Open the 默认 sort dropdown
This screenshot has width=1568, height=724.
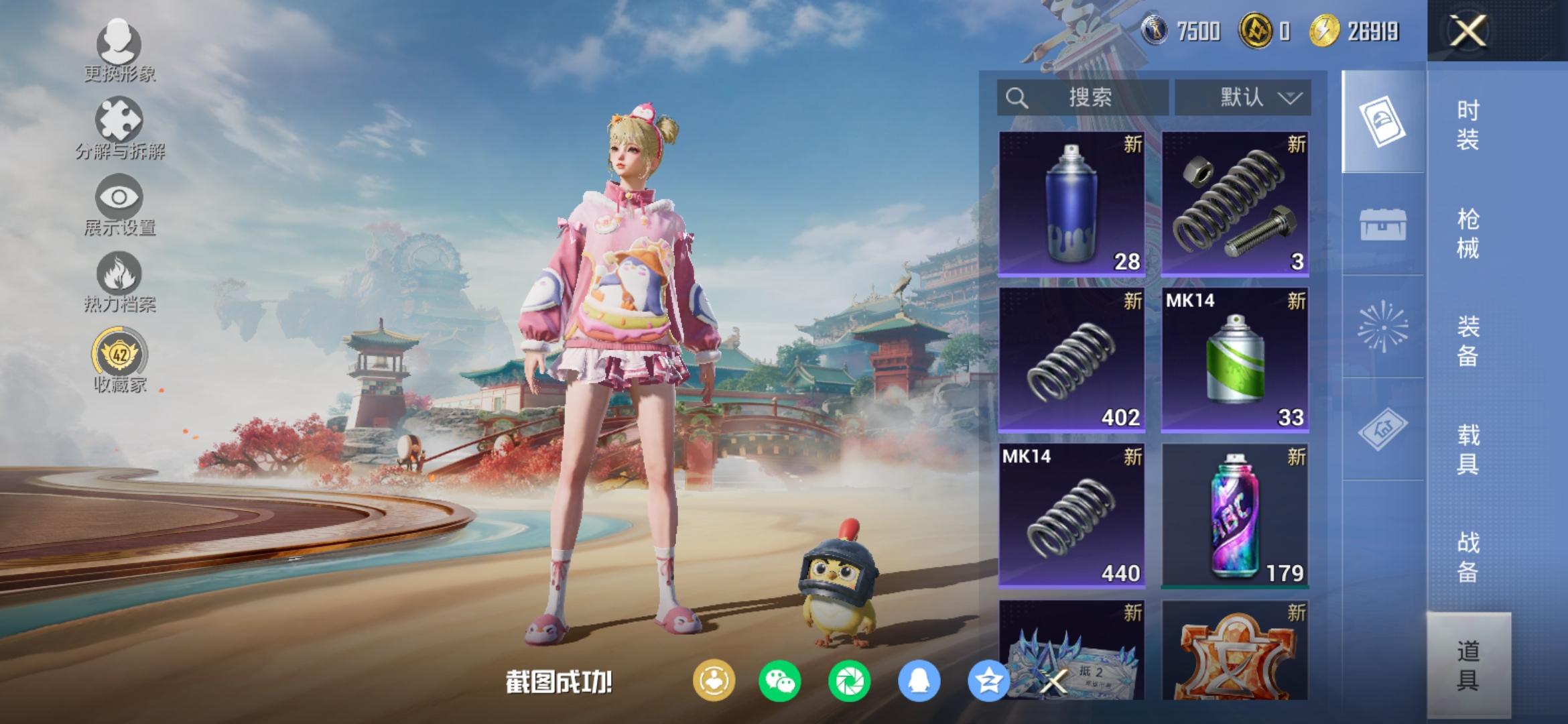(1243, 98)
